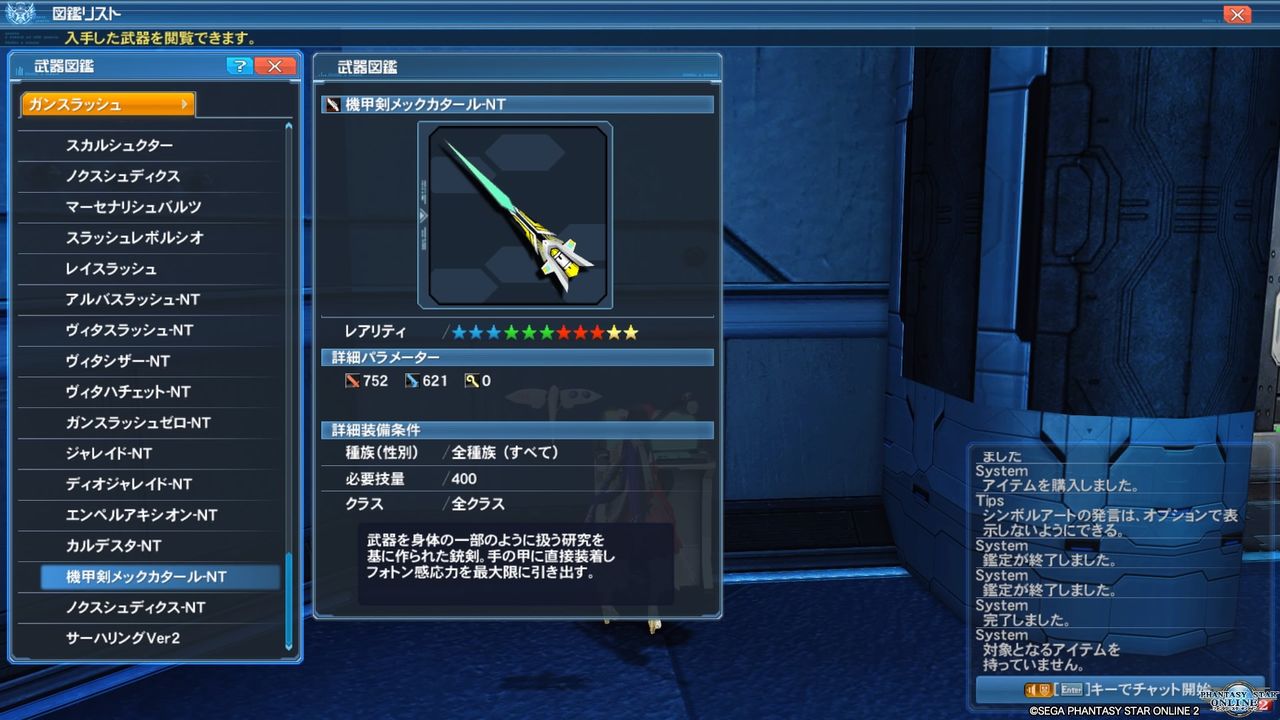Click the blue ranged power stat icon

click(414, 380)
